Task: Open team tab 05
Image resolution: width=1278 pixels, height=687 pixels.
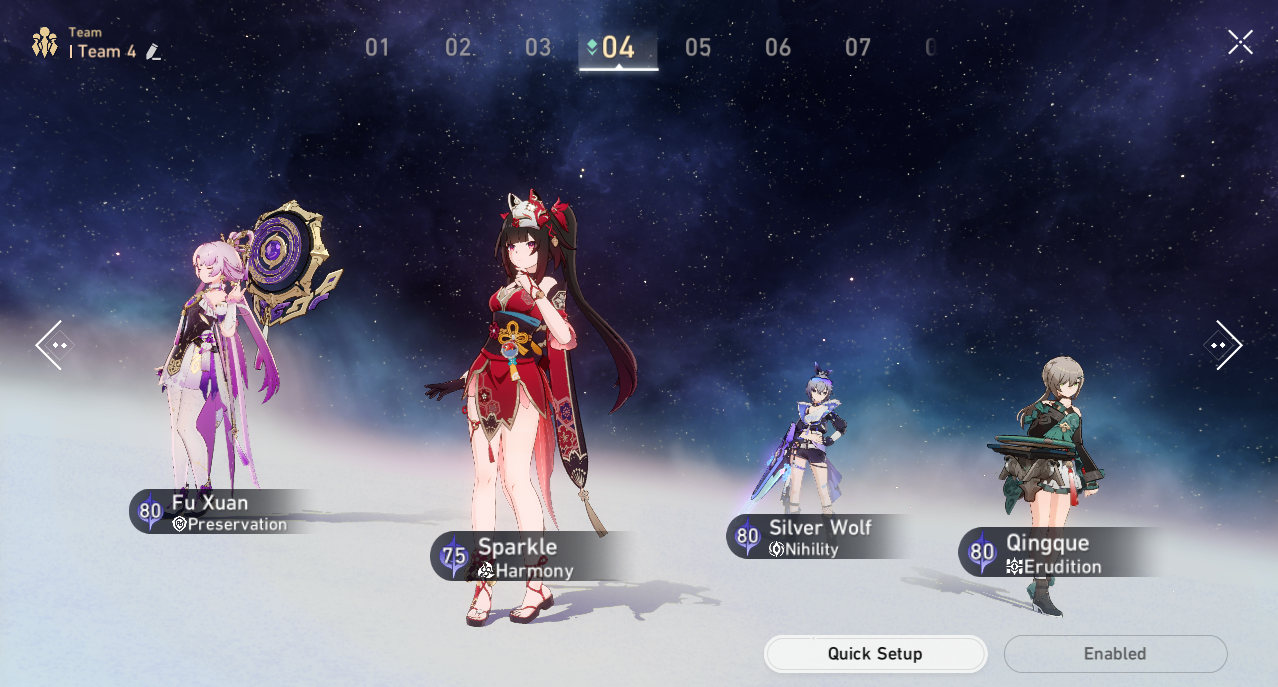Action: (698, 47)
